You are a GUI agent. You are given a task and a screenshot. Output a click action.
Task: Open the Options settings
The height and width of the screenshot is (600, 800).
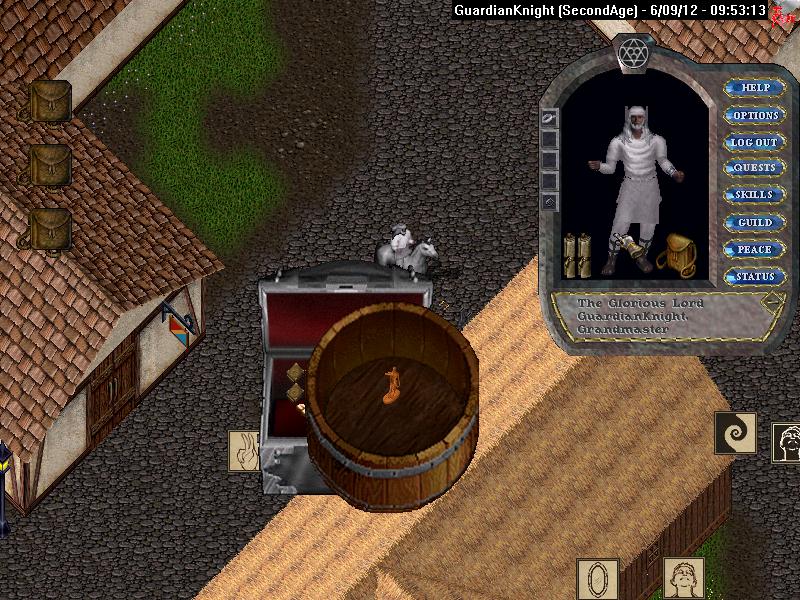(x=755, y=115)
